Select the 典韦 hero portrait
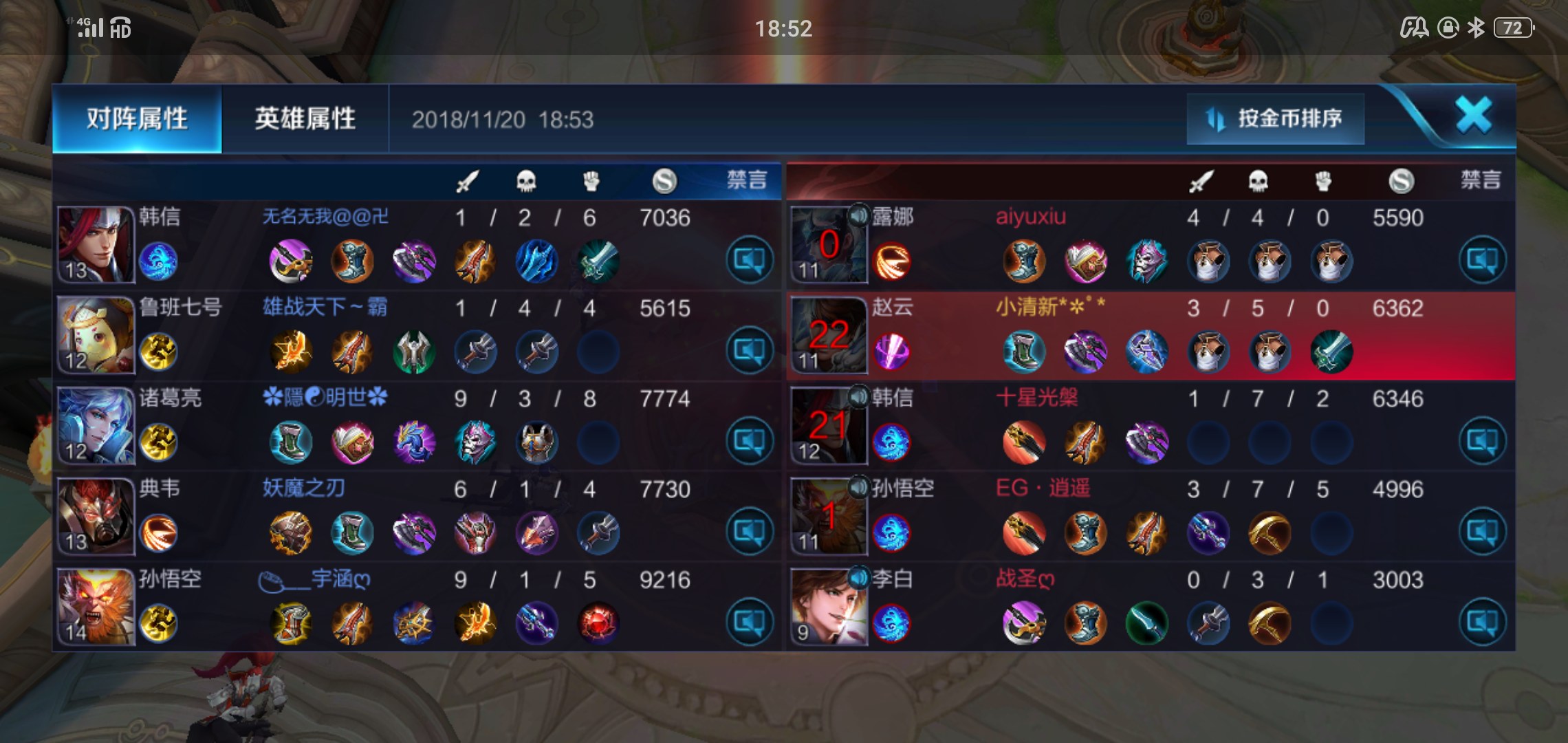Viewport: 1568px width, 743px height. click(95, 516)
